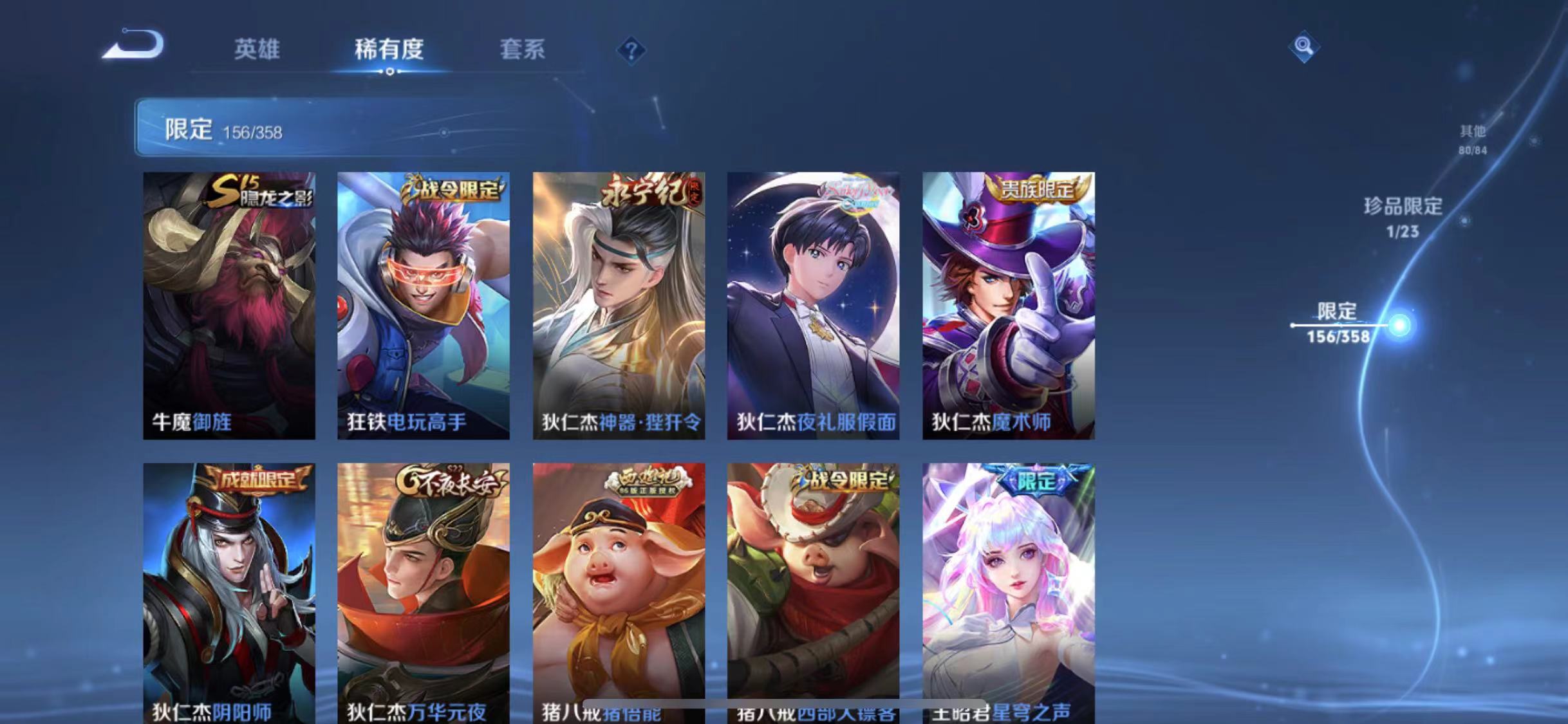Open the 牛魔御旌 skin card
Image resolution: width=1568 pixels, height=724 pixels.
230,302
